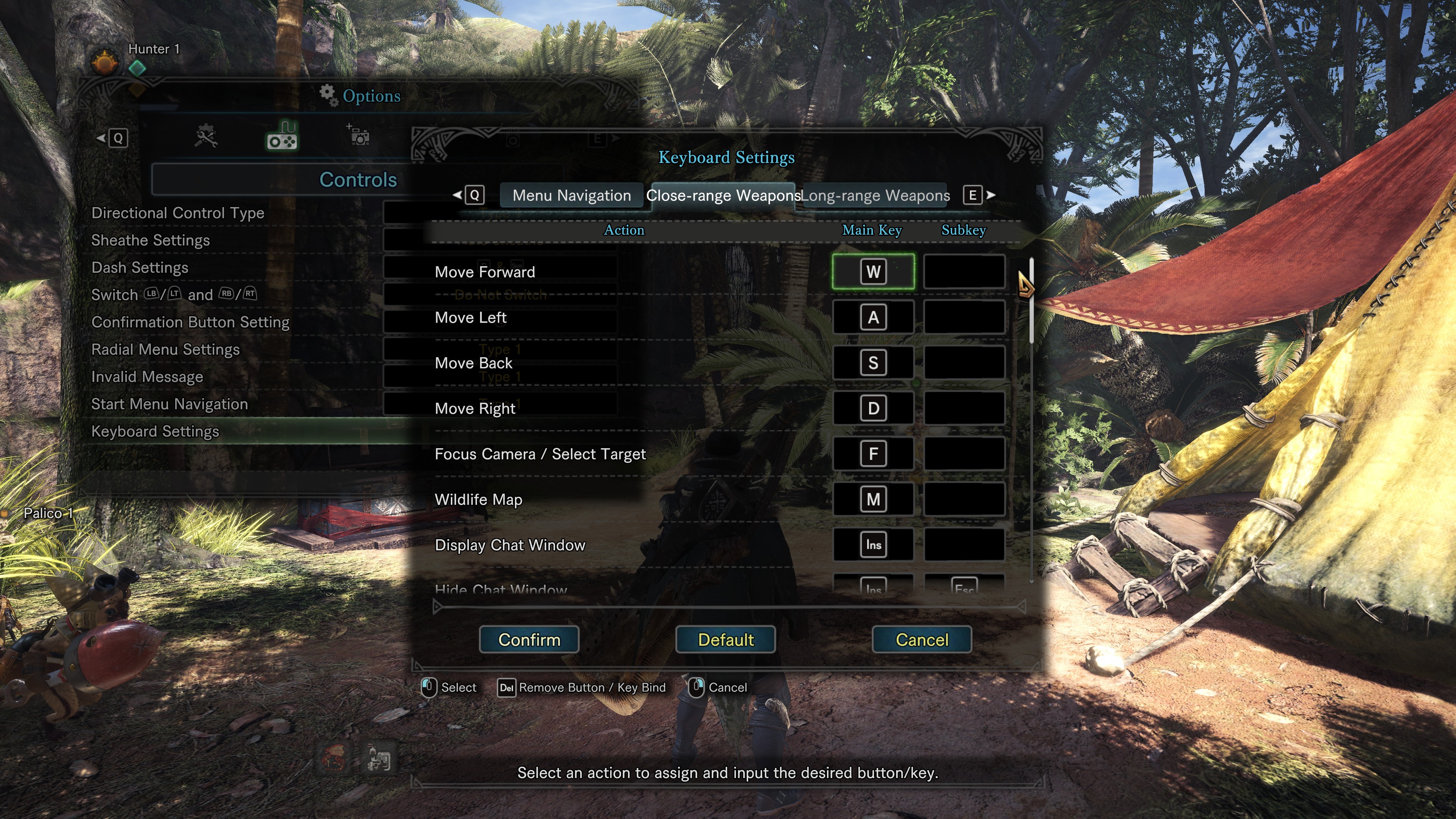Switch to the Menu Navigation tab
The width and height of the screenshot is (1456, 819).
point(571,196)
